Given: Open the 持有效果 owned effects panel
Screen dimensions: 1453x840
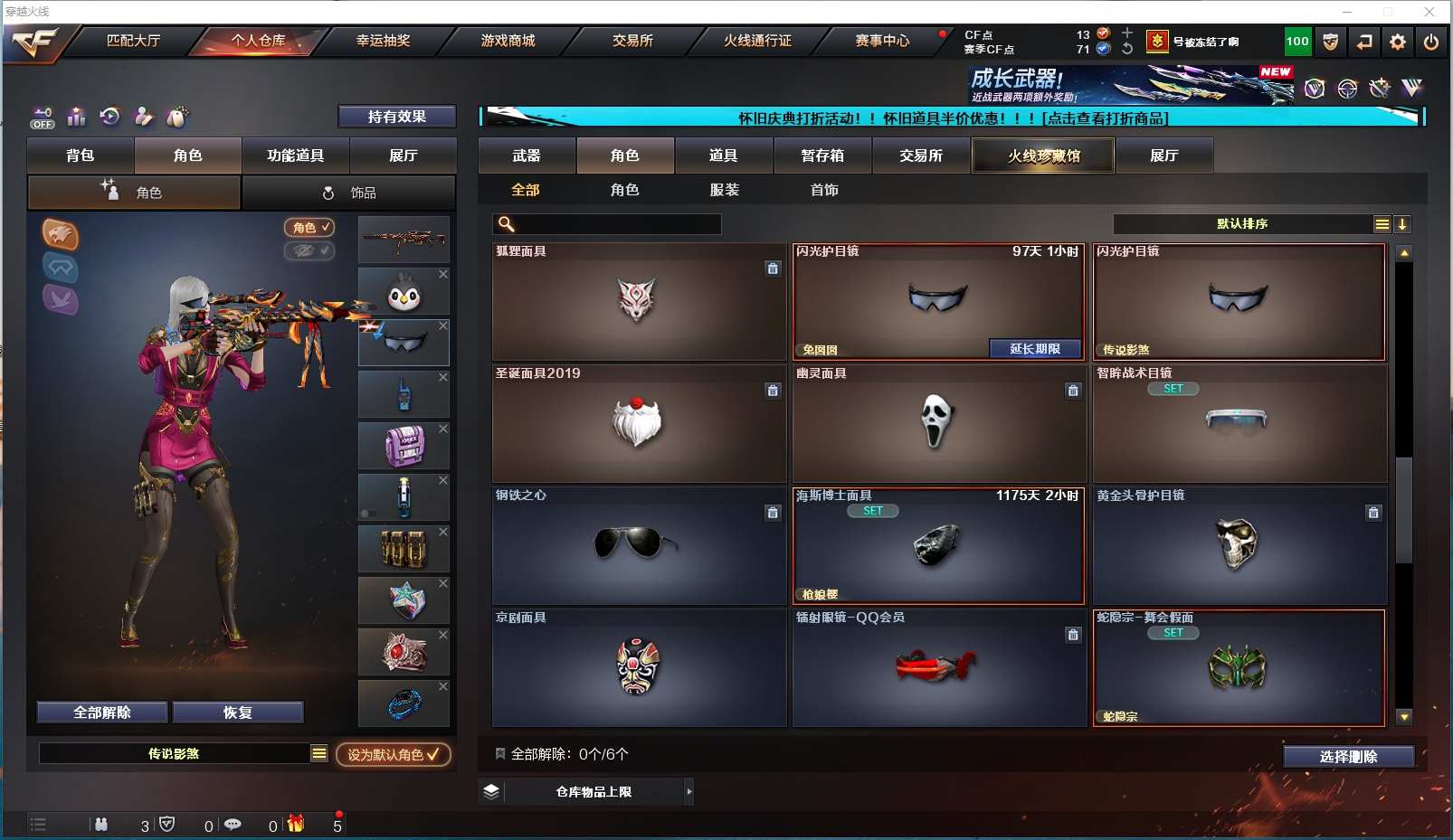Looking at the screenshot, I should pyautogui.click(x=396, y=117).
